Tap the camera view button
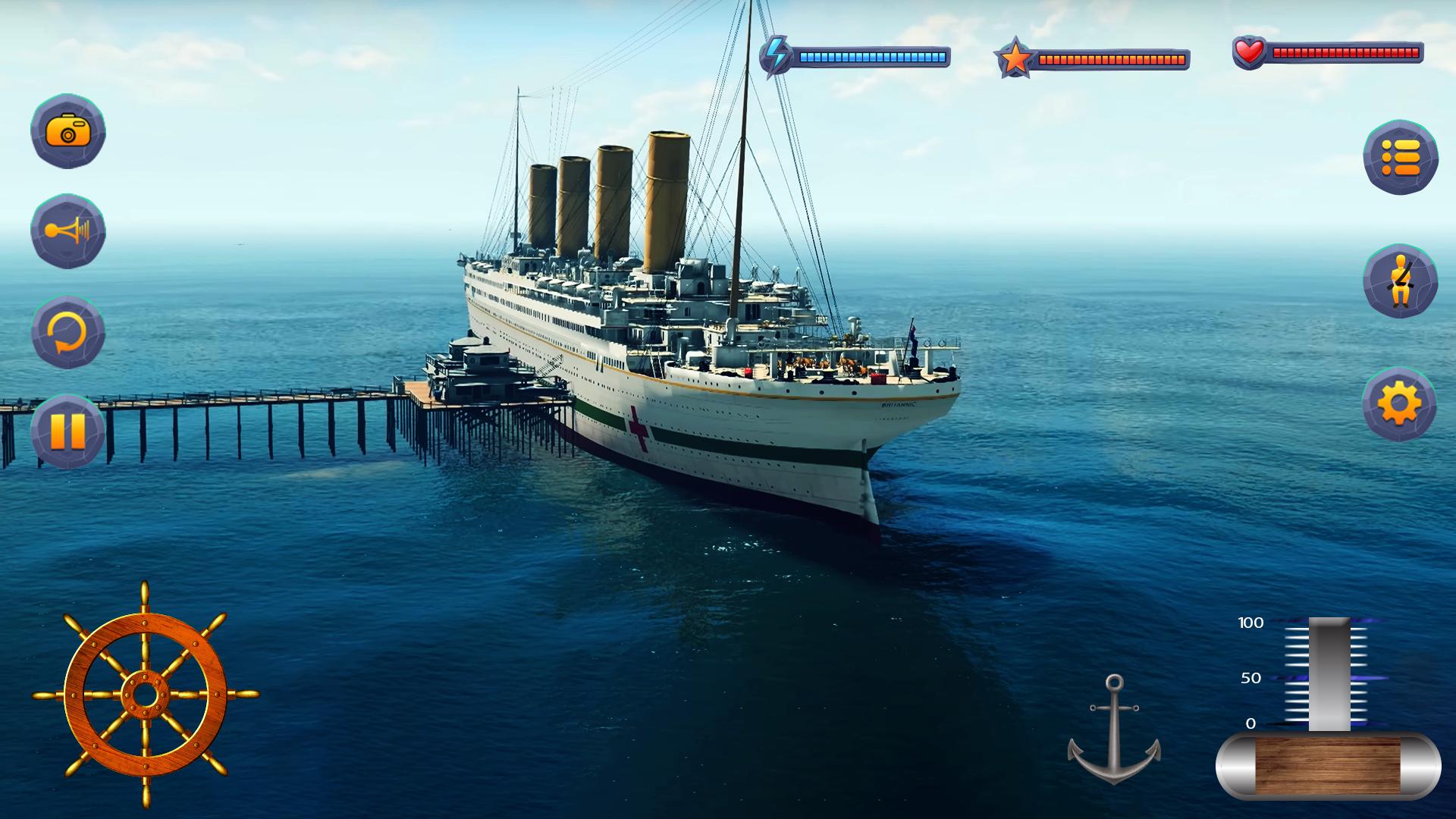Viewport: 1456px width, 819px height. [x=68, y=131]
